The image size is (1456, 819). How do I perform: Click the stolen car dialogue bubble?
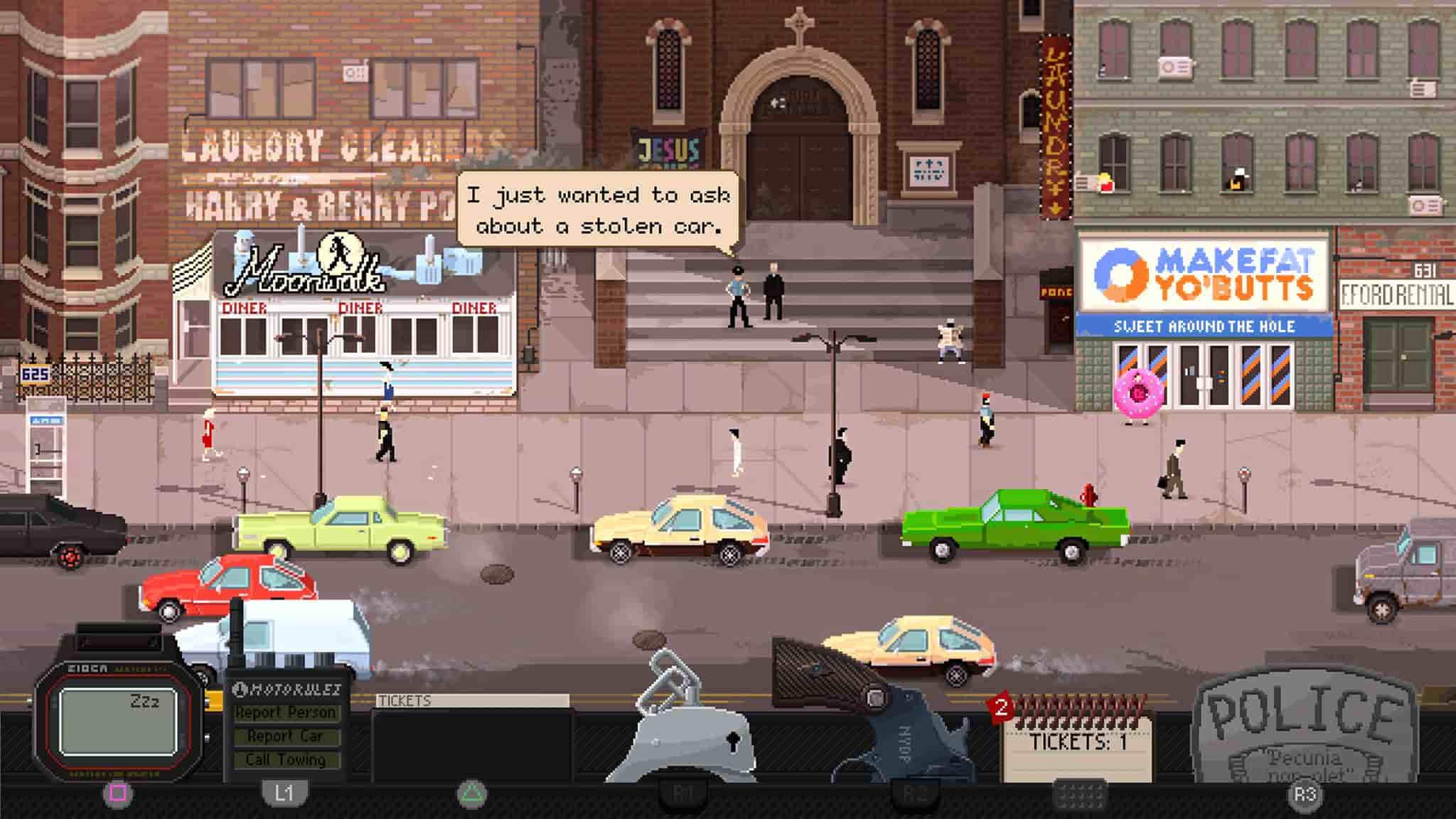[597, 210]
